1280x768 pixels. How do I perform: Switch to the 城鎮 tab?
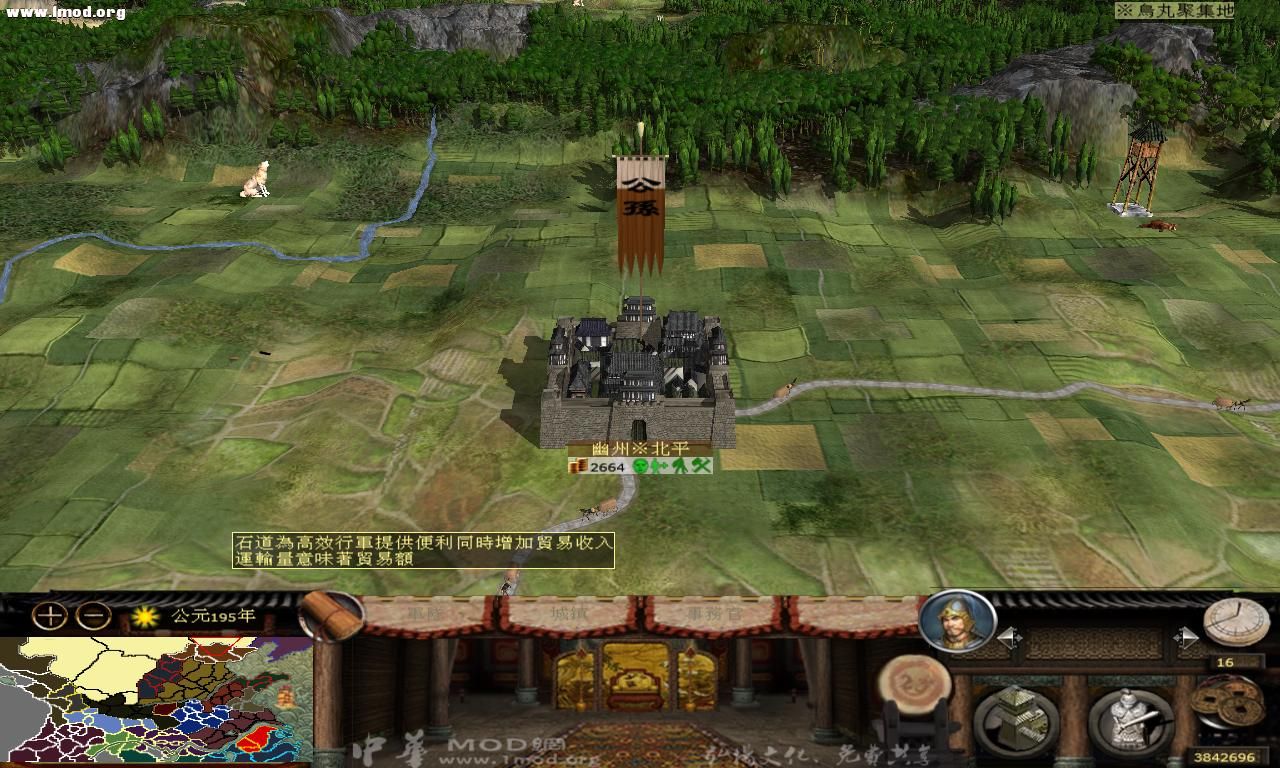[x=568, y=614]
